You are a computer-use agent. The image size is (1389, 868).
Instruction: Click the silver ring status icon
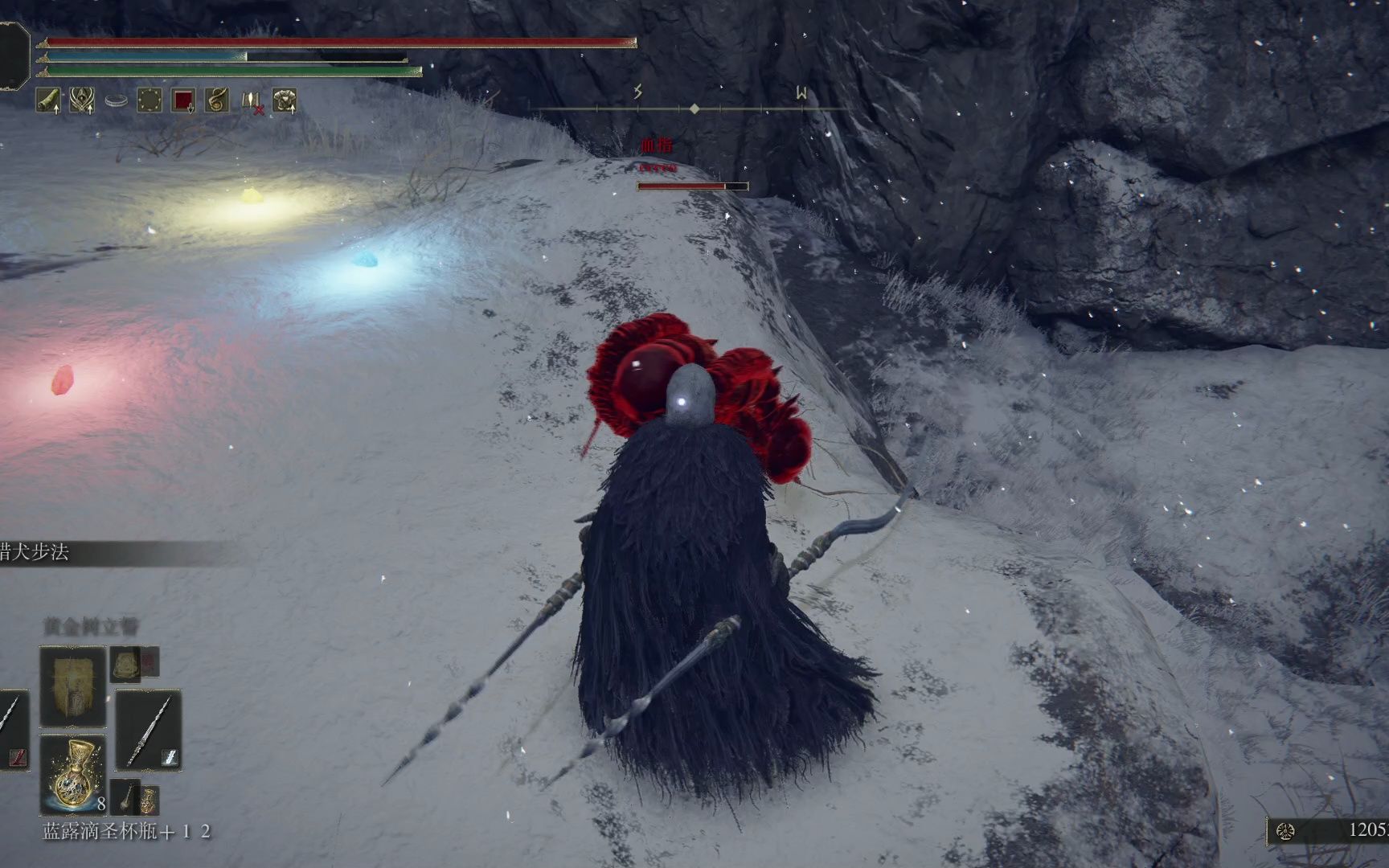[116, 101]
